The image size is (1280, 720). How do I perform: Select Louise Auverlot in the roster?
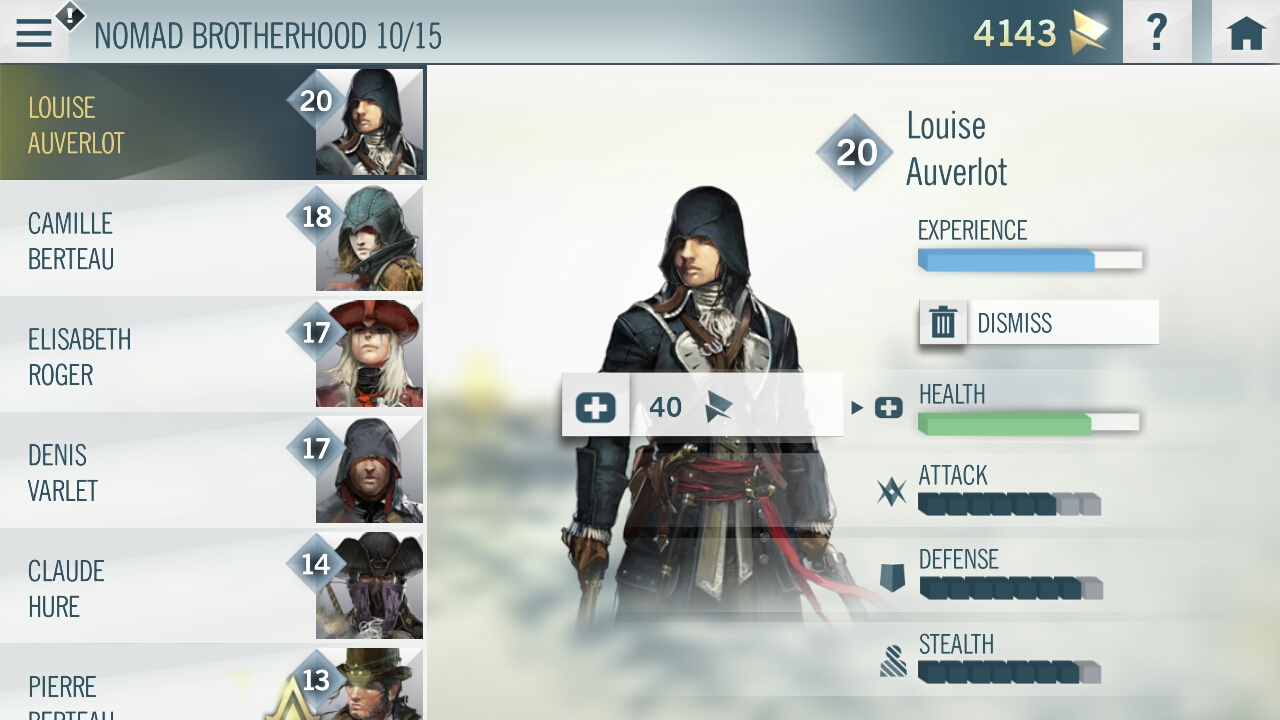(x=212, y=124)
